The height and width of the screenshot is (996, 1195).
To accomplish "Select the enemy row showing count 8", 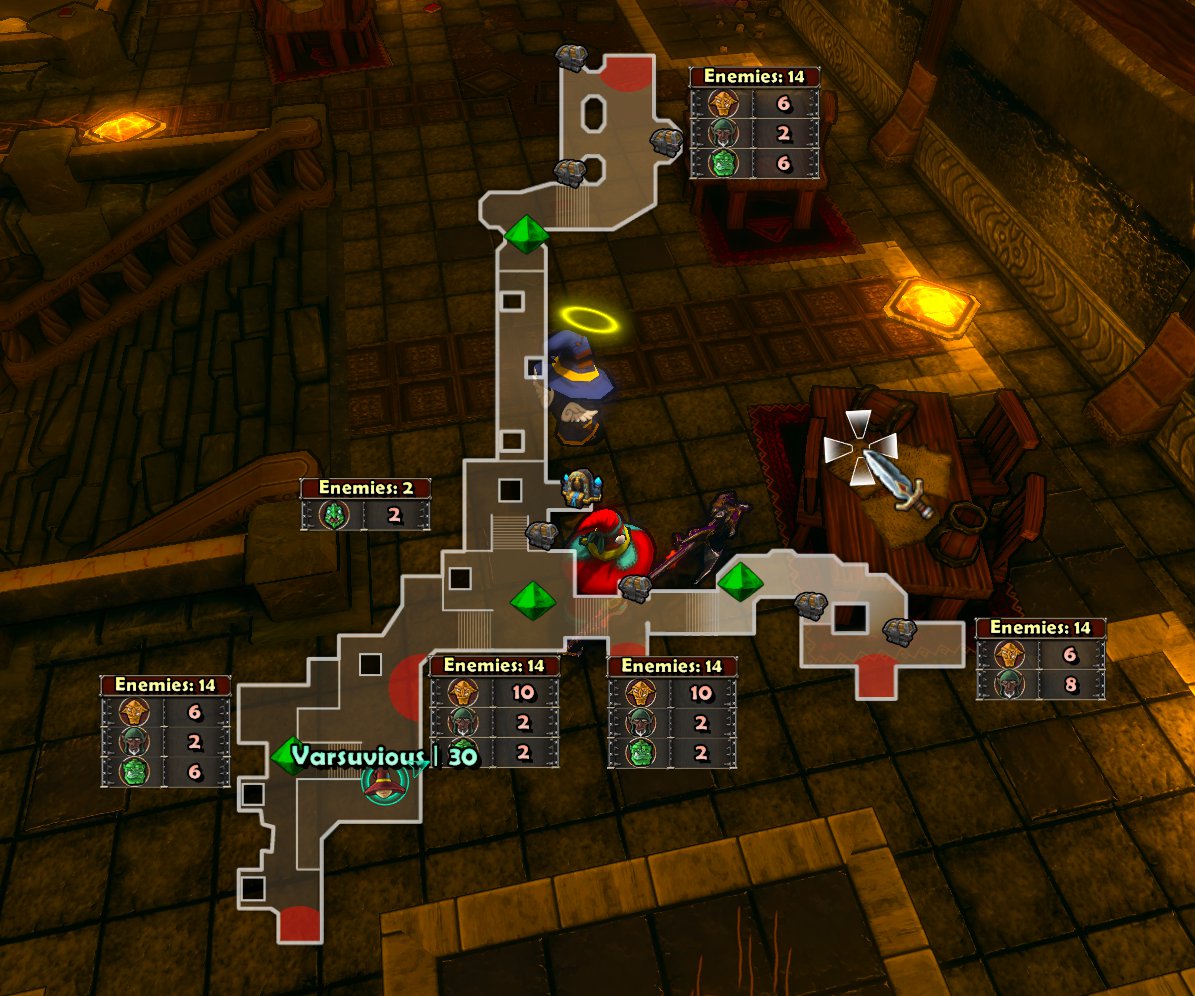I will pyautogui.click(x=1040, y=685).
